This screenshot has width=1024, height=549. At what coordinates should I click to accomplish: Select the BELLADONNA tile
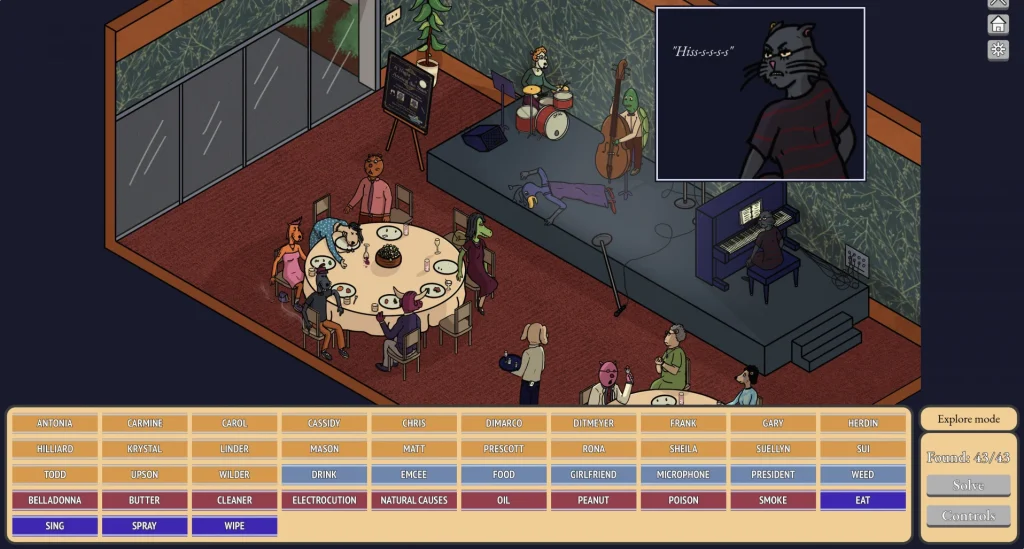55,500
